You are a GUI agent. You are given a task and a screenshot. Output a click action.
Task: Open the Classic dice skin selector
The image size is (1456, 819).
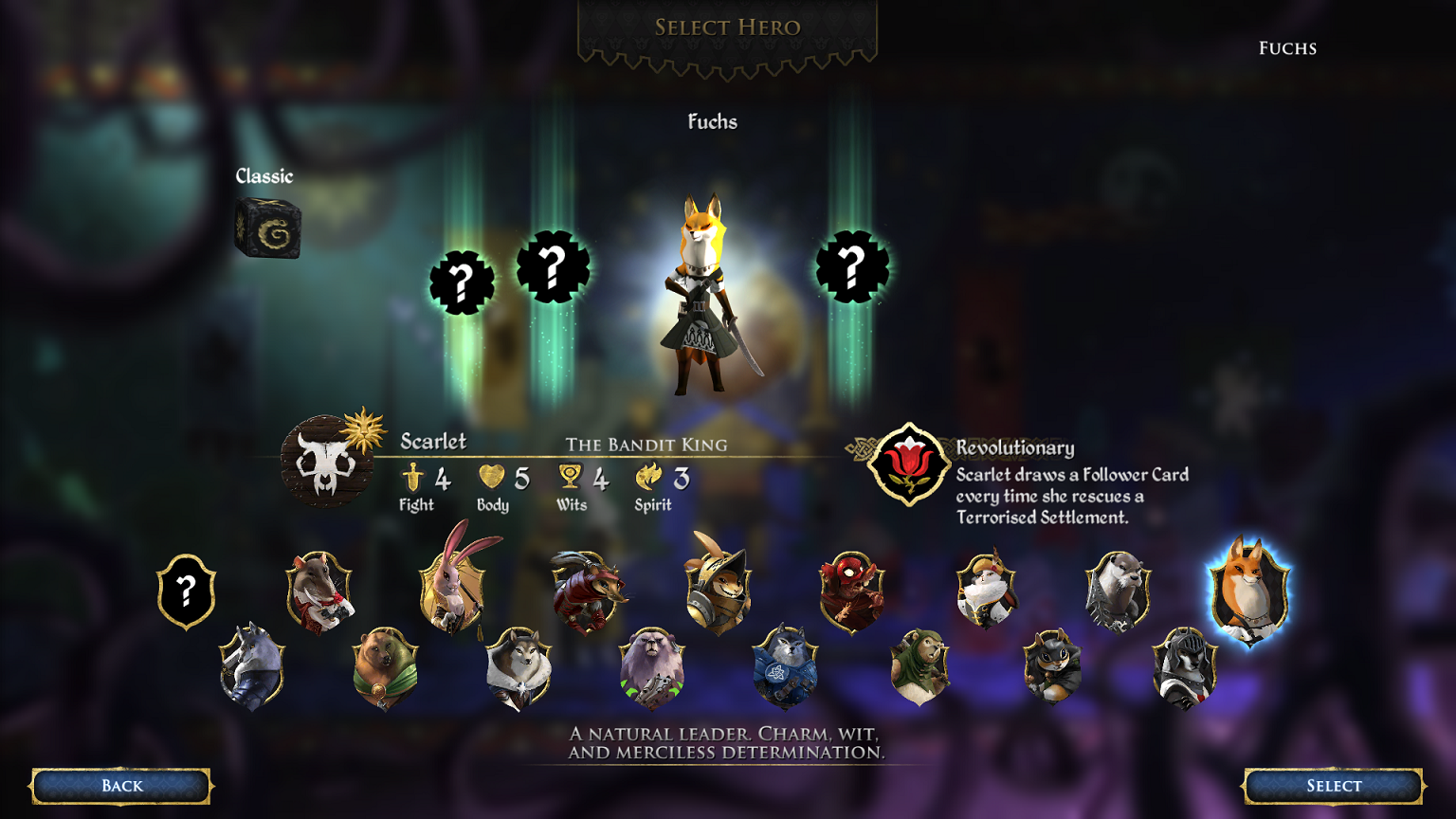tap(268, 227)
